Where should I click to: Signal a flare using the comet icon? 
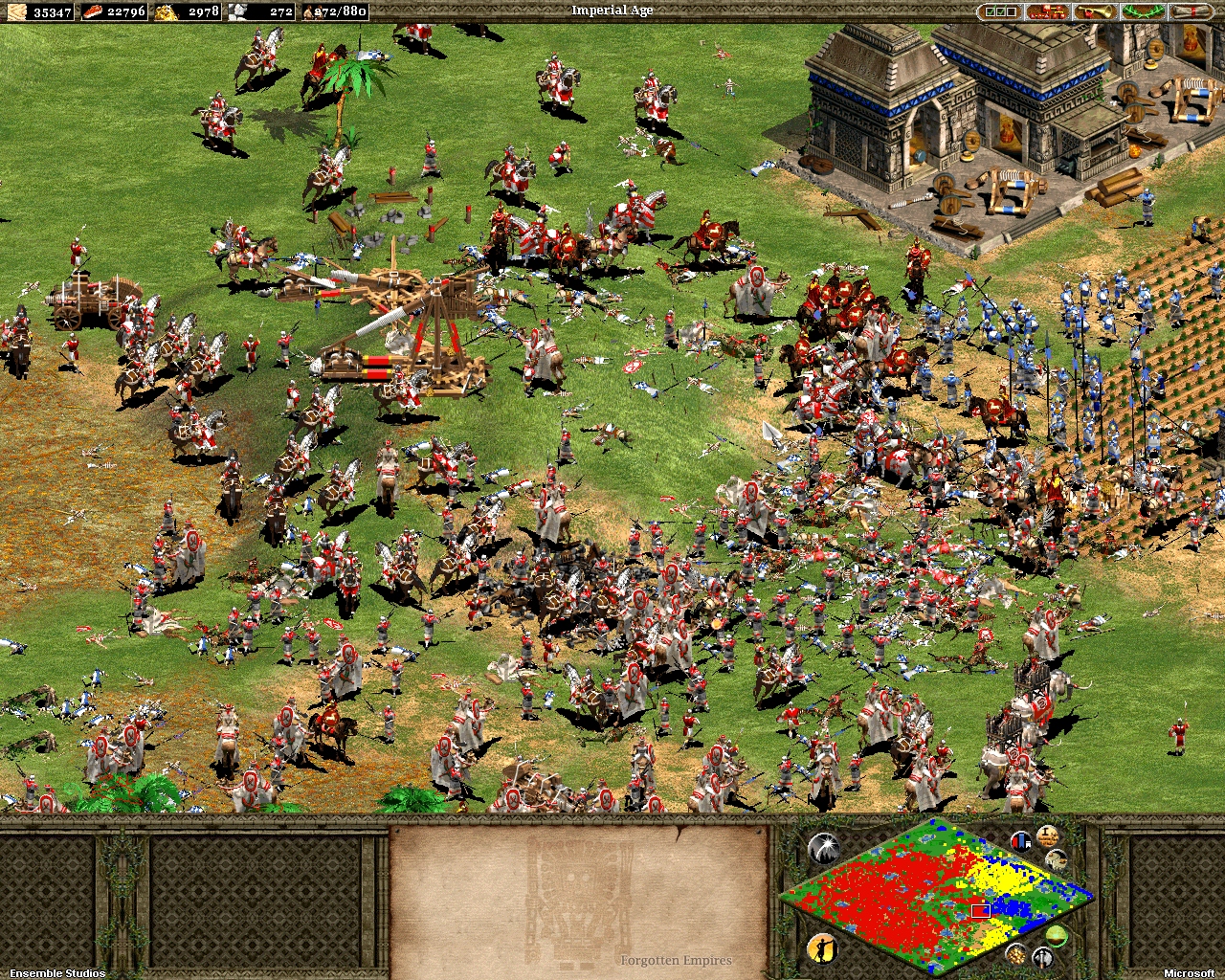pyautogui.click(x=825, y=847)
